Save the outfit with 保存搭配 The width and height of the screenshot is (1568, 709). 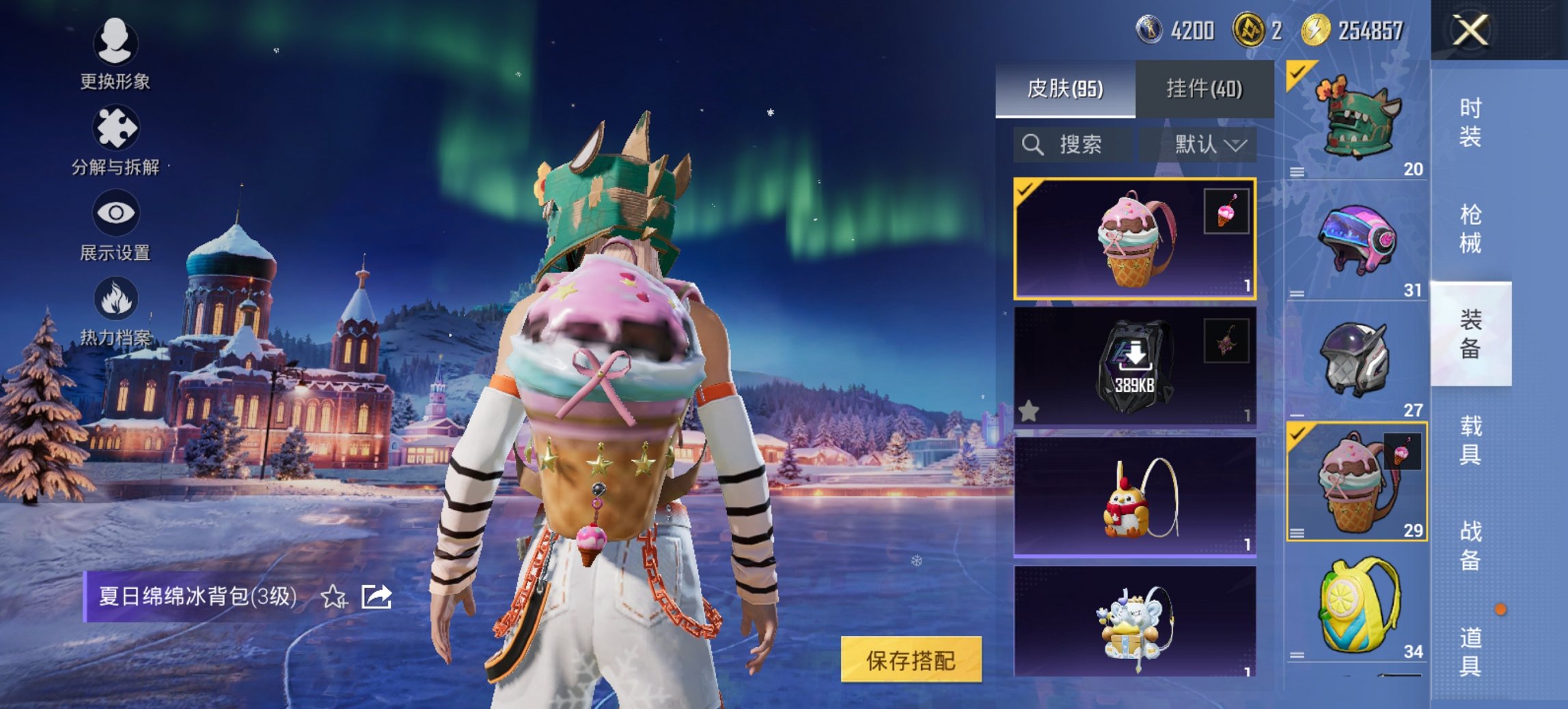[911, 660]
